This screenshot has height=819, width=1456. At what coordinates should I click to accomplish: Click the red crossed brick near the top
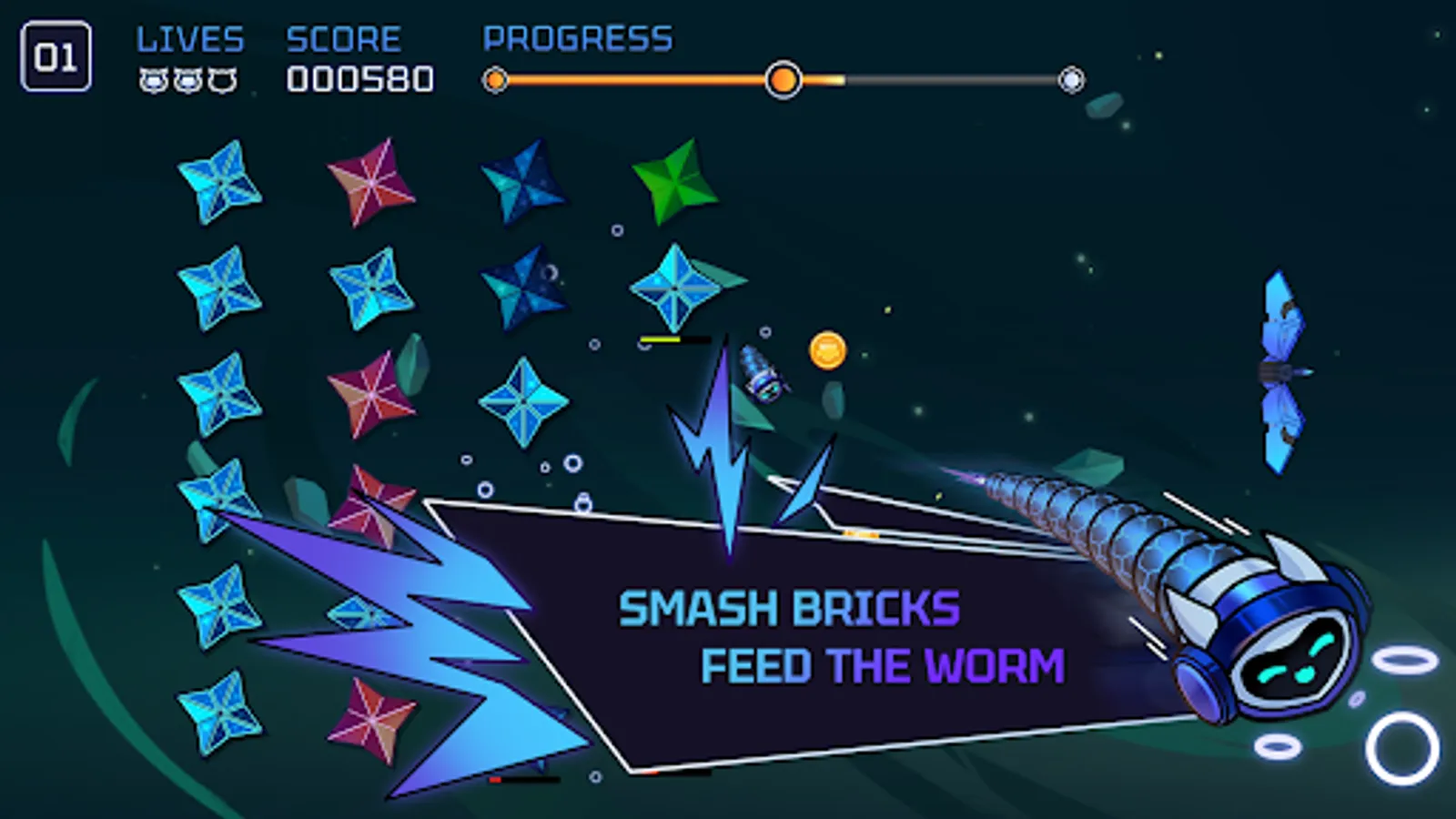coord(369,182)
